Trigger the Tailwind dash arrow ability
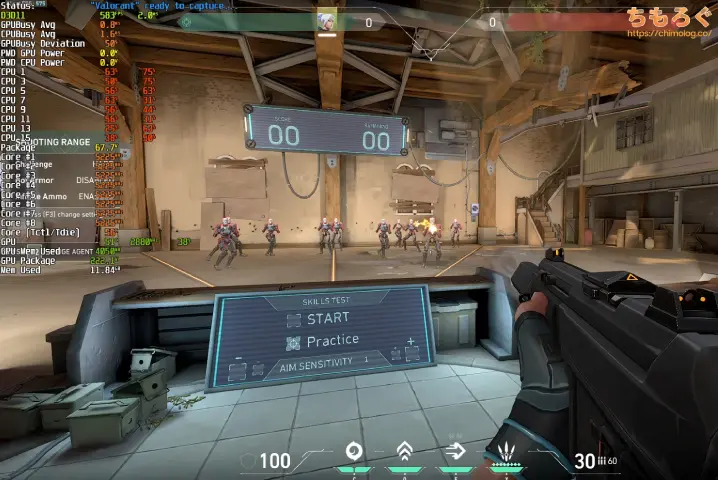 click(455, 451)
